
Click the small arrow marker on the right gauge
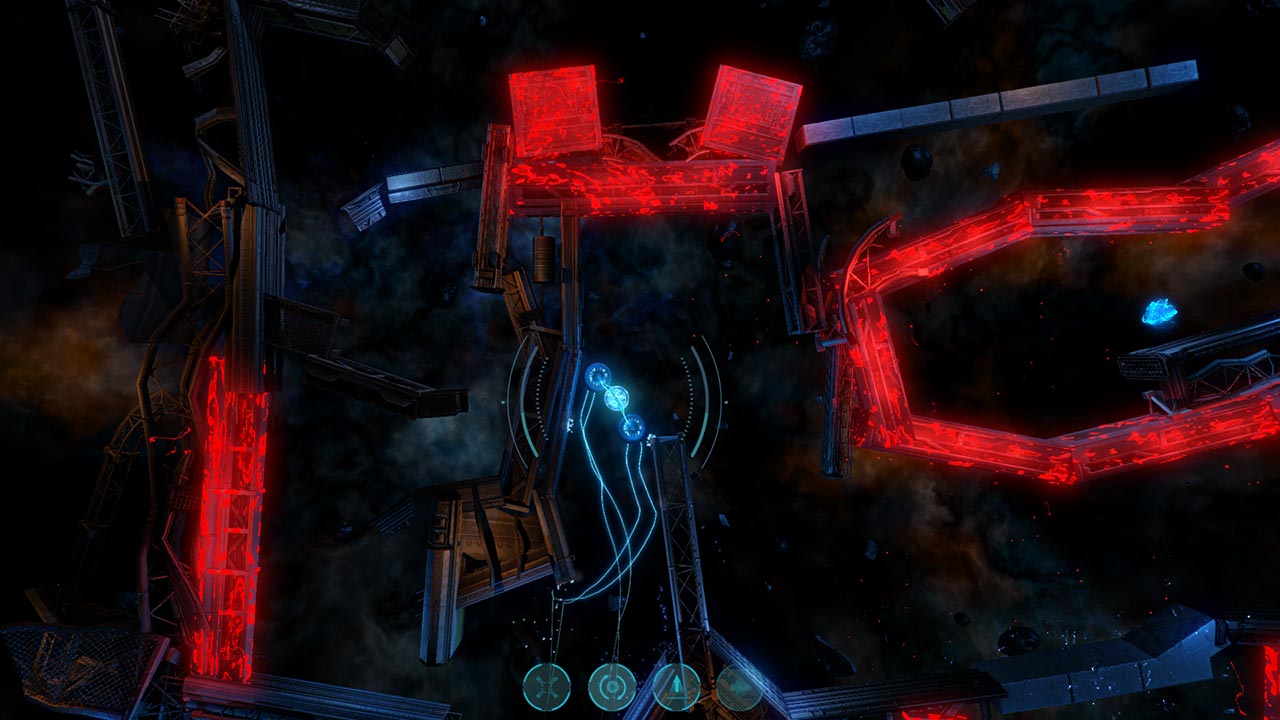tap(726, 402)
